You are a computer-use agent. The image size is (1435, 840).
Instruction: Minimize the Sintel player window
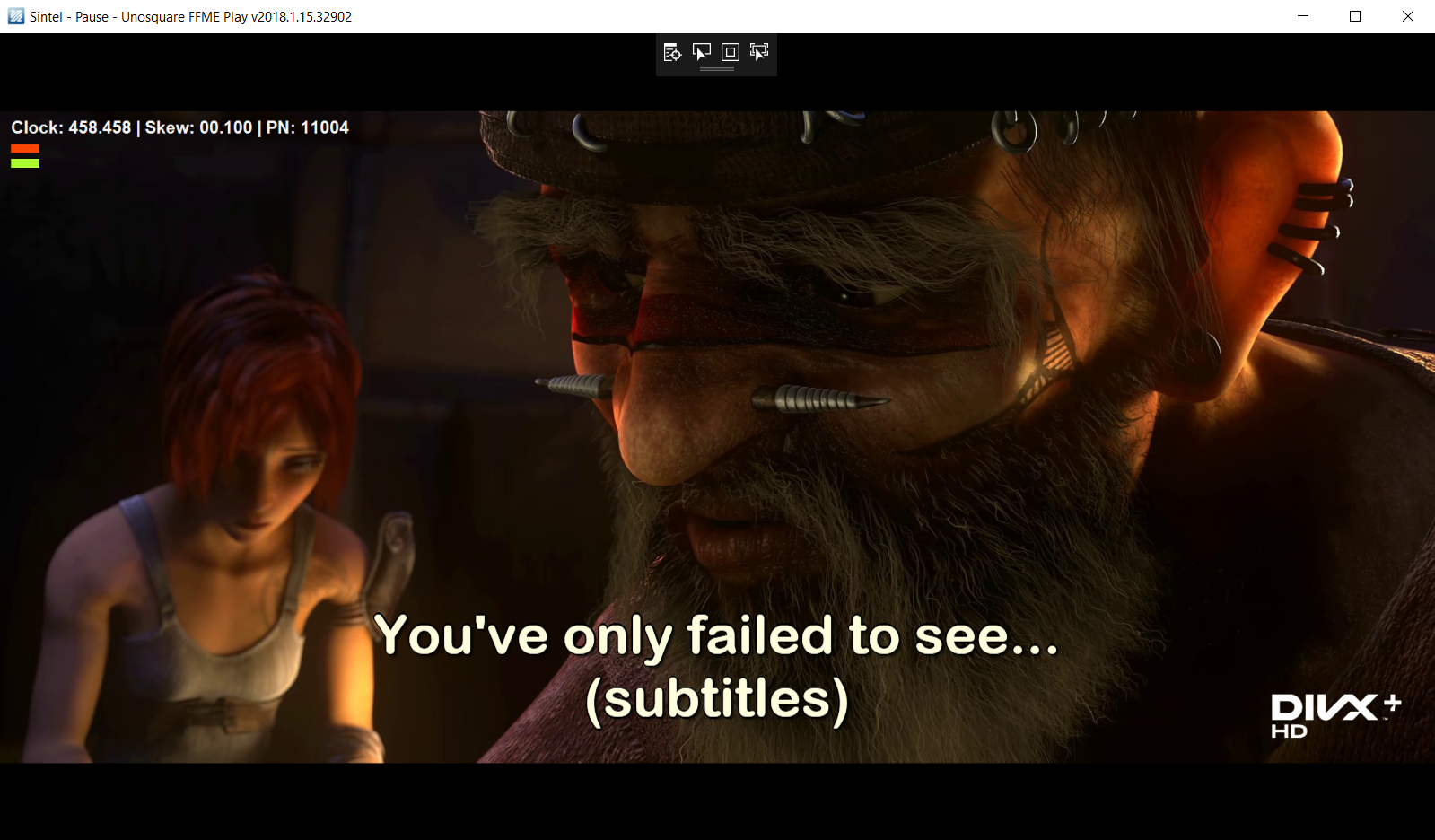[x=1302, y=15]
